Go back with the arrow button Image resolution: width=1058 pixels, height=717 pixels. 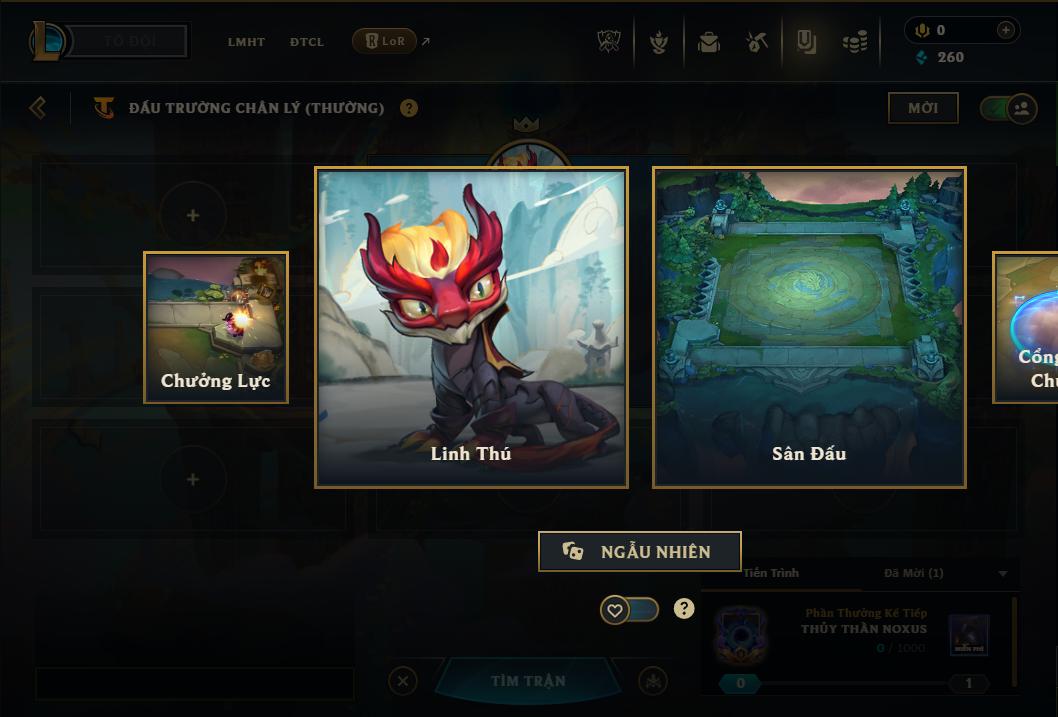point(38,107)
